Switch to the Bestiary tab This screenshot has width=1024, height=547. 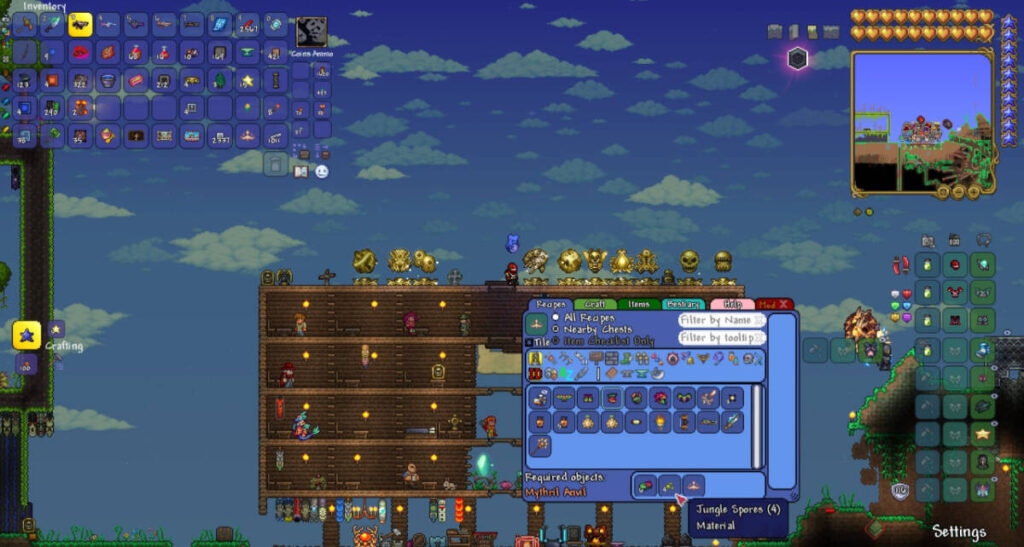click(x=682, y=304)
